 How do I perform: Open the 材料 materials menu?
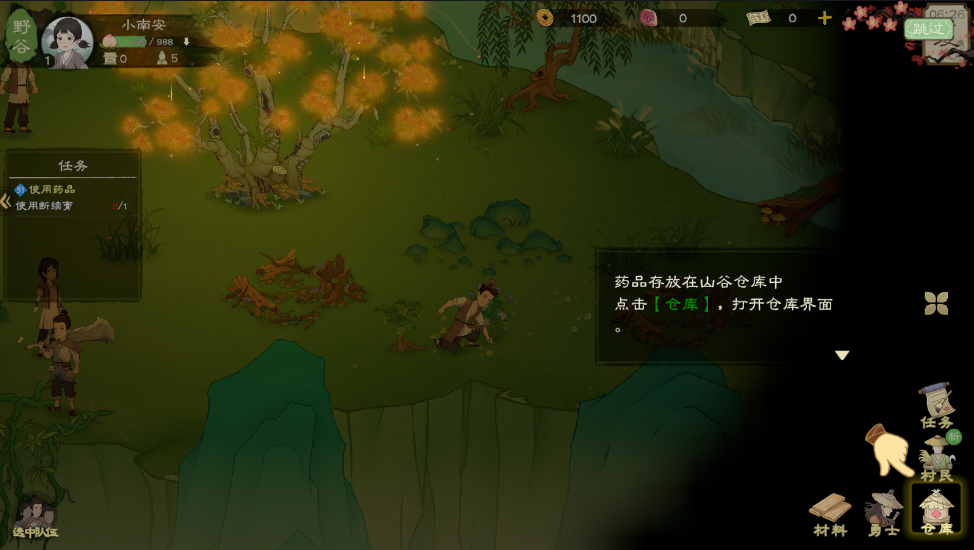click(x=830, y=512)
